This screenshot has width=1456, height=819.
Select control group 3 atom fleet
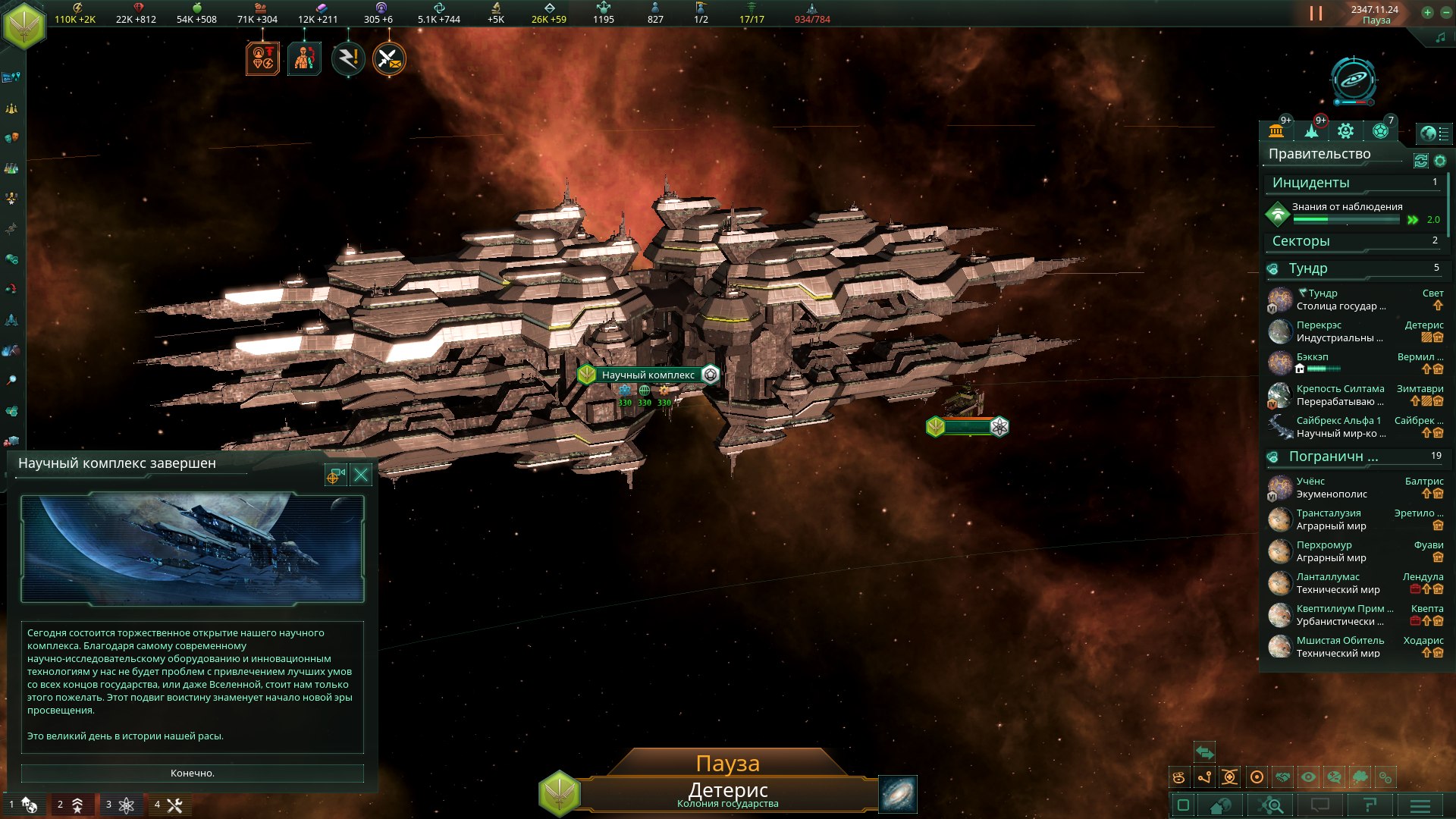120,805
